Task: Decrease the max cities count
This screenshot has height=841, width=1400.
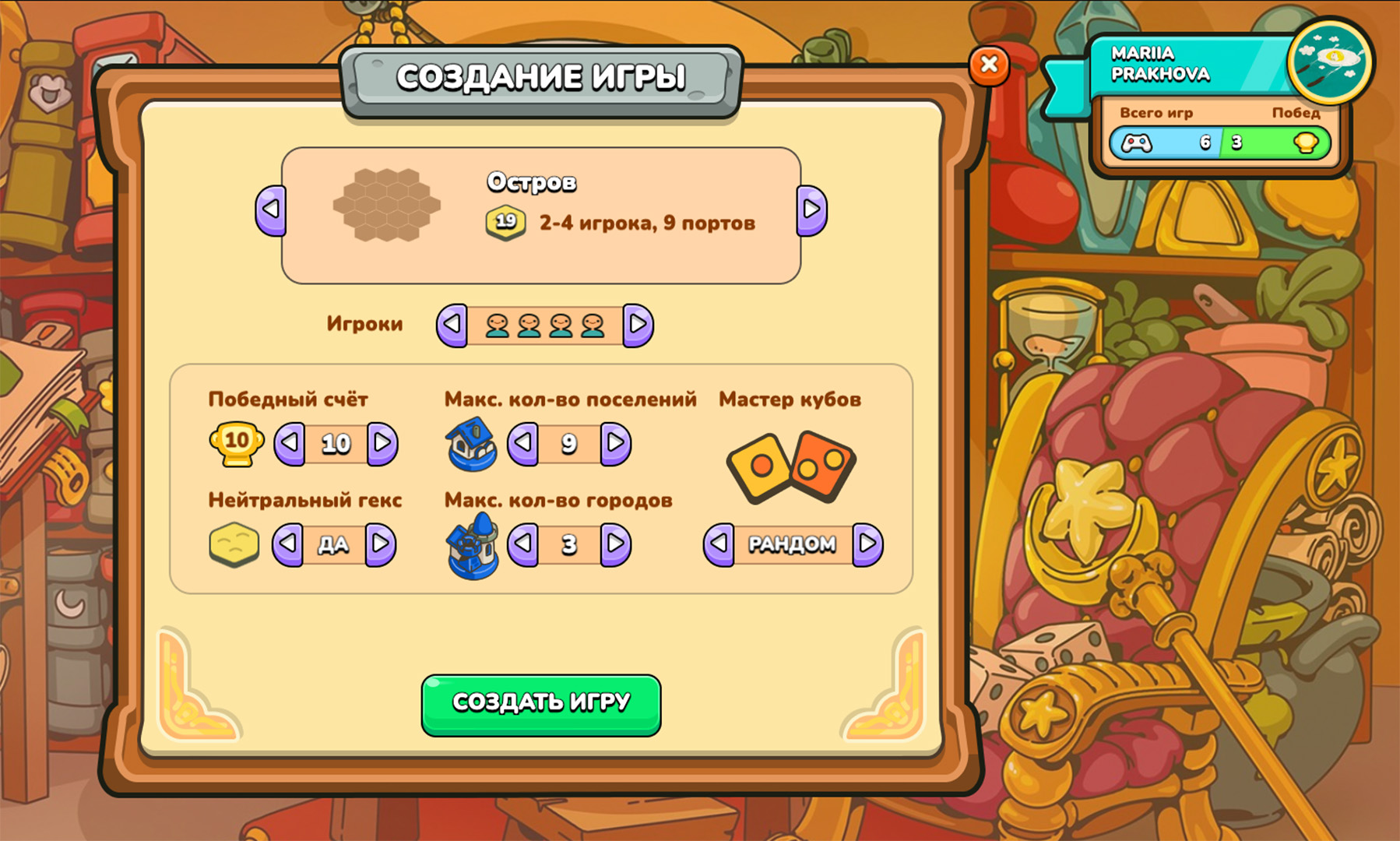Action: coord(523,543)
